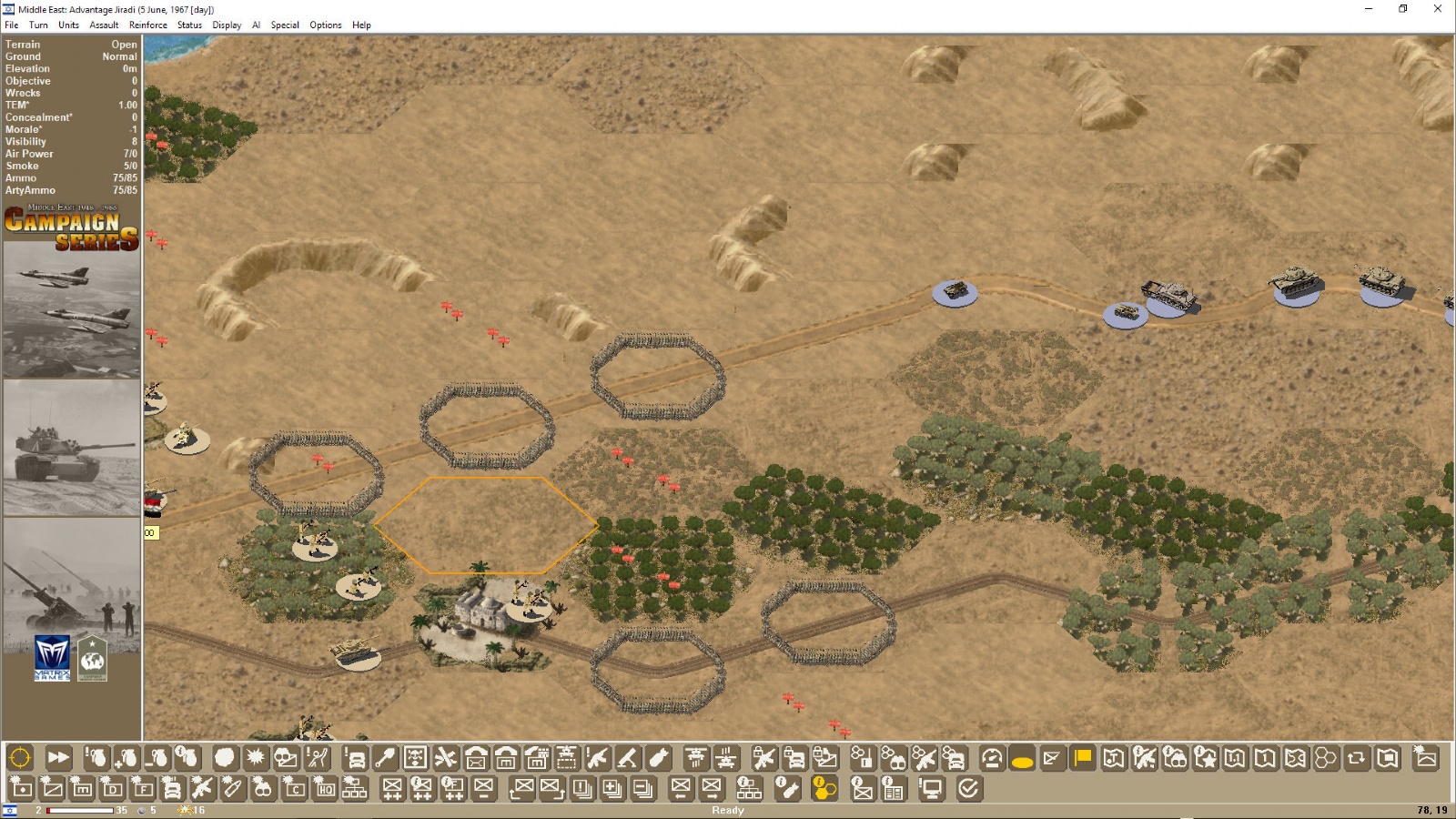1456x819 pixels.
Task: Toggle the yellow flag objectives display
Action: pos(1082,757)
